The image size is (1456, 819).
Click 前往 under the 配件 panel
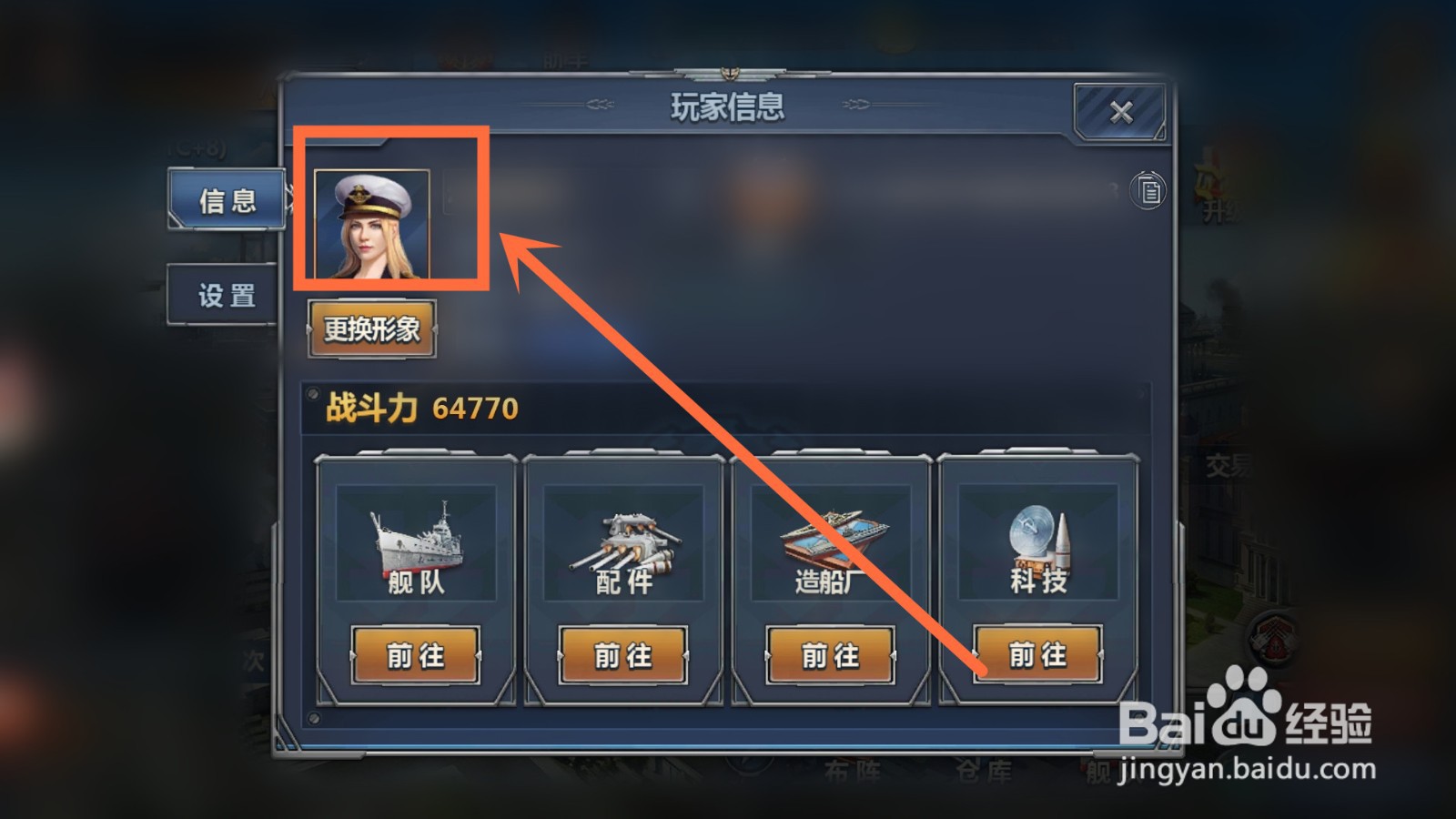(x=623, y=653)
